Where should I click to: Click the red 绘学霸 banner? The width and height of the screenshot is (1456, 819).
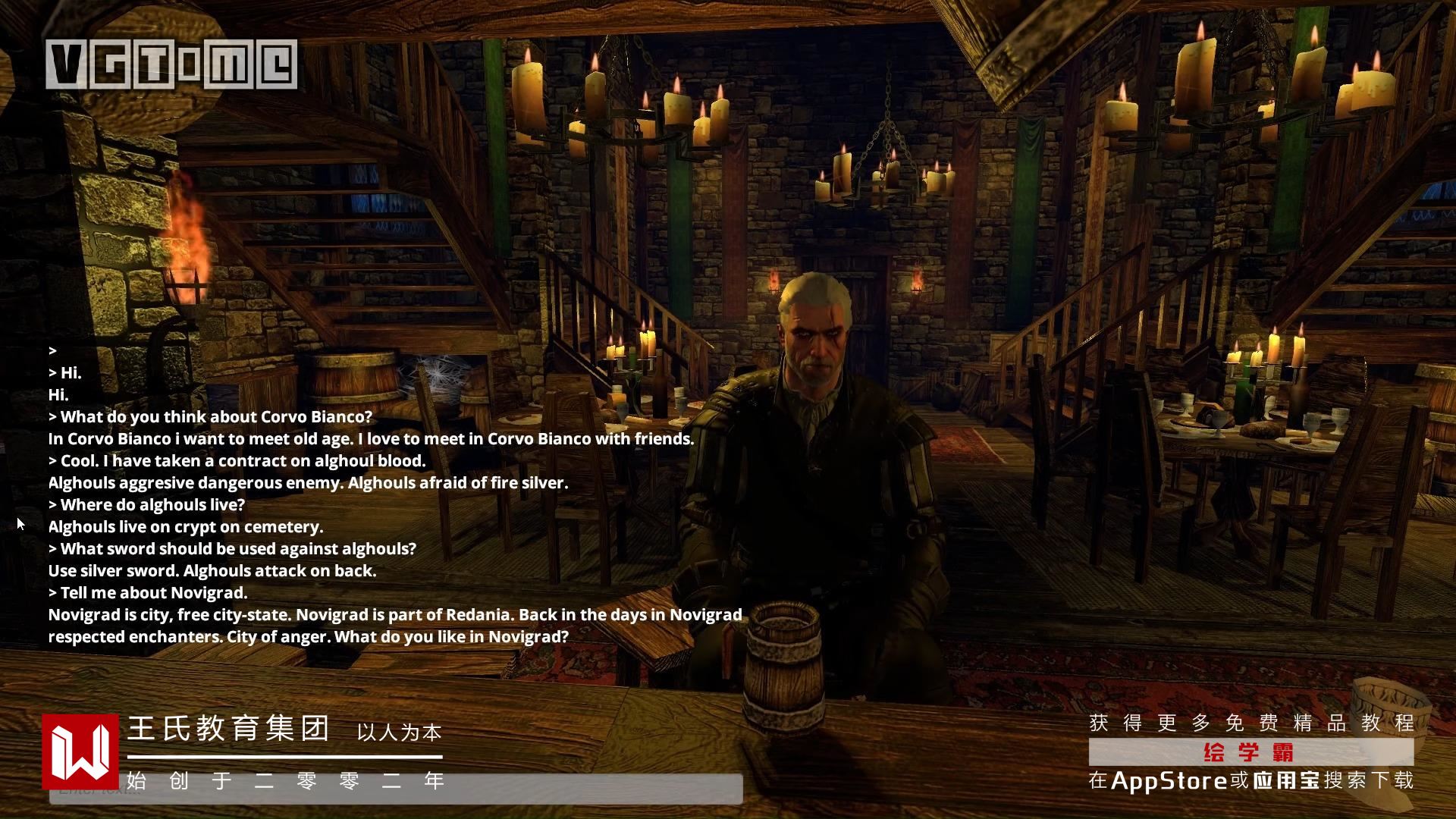tap(1250, 752)
